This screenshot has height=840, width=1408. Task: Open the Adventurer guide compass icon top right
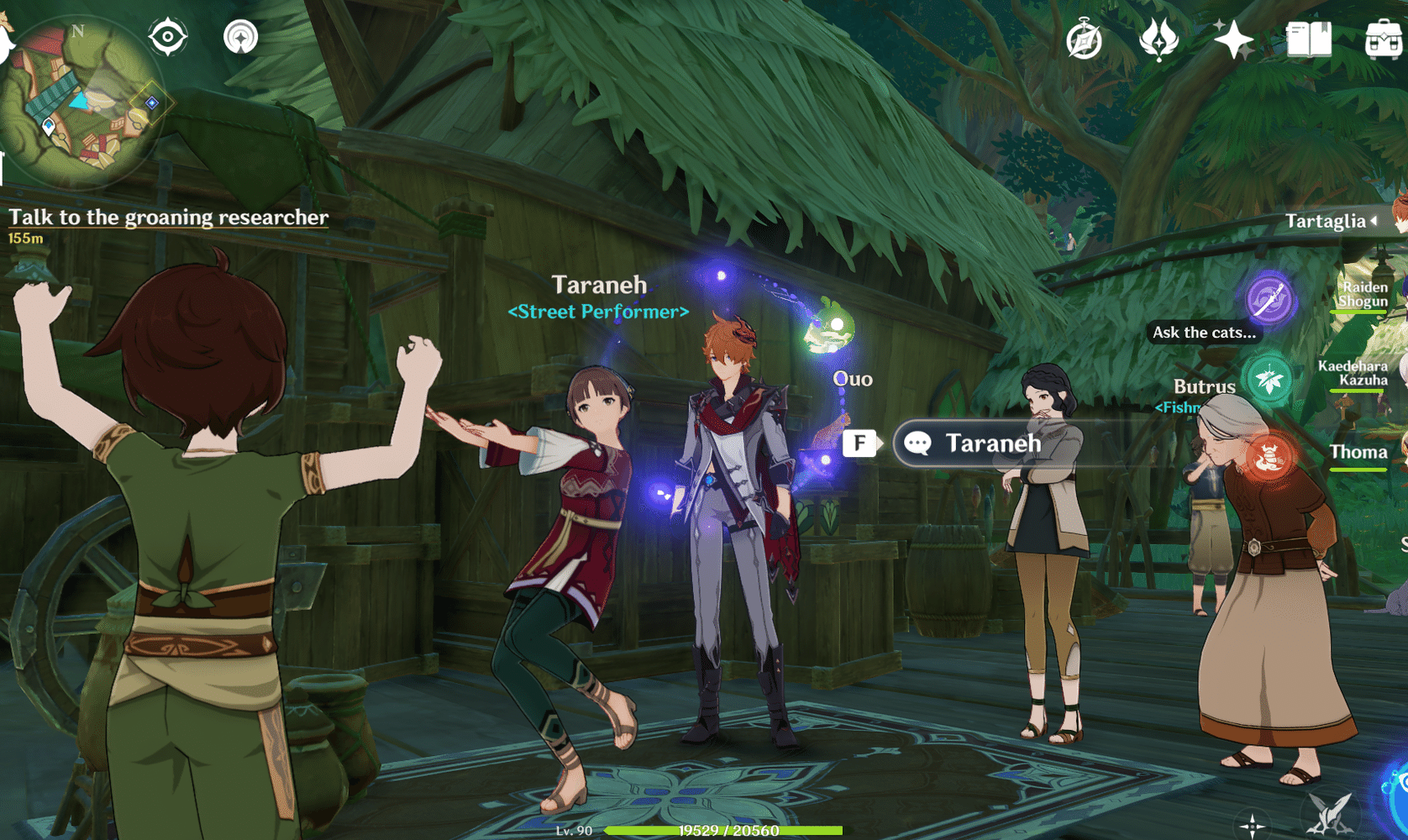(1084, 37)
